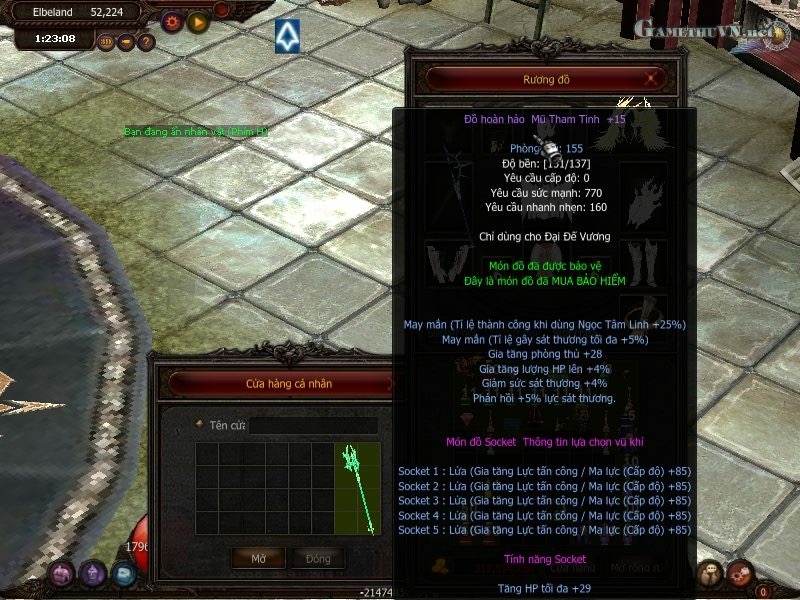Open the red gear settings icon
This screenshot has height=600, width=800.
tap(171, 21)
